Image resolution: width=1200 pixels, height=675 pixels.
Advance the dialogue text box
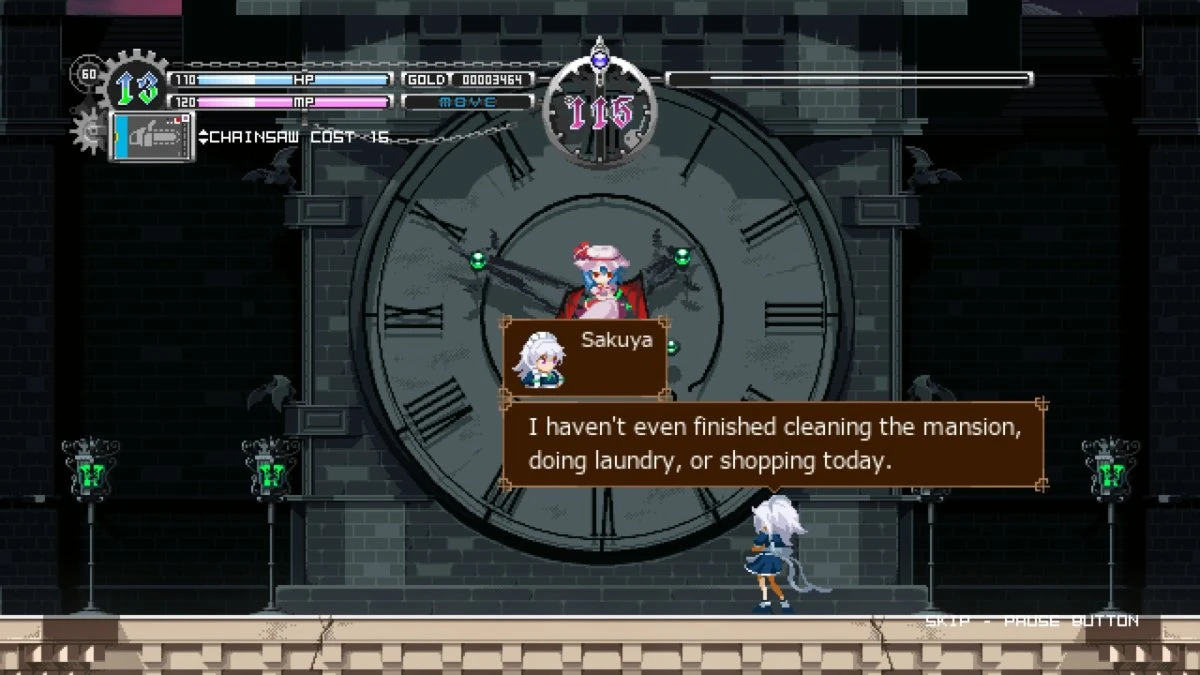pos(772,444)
